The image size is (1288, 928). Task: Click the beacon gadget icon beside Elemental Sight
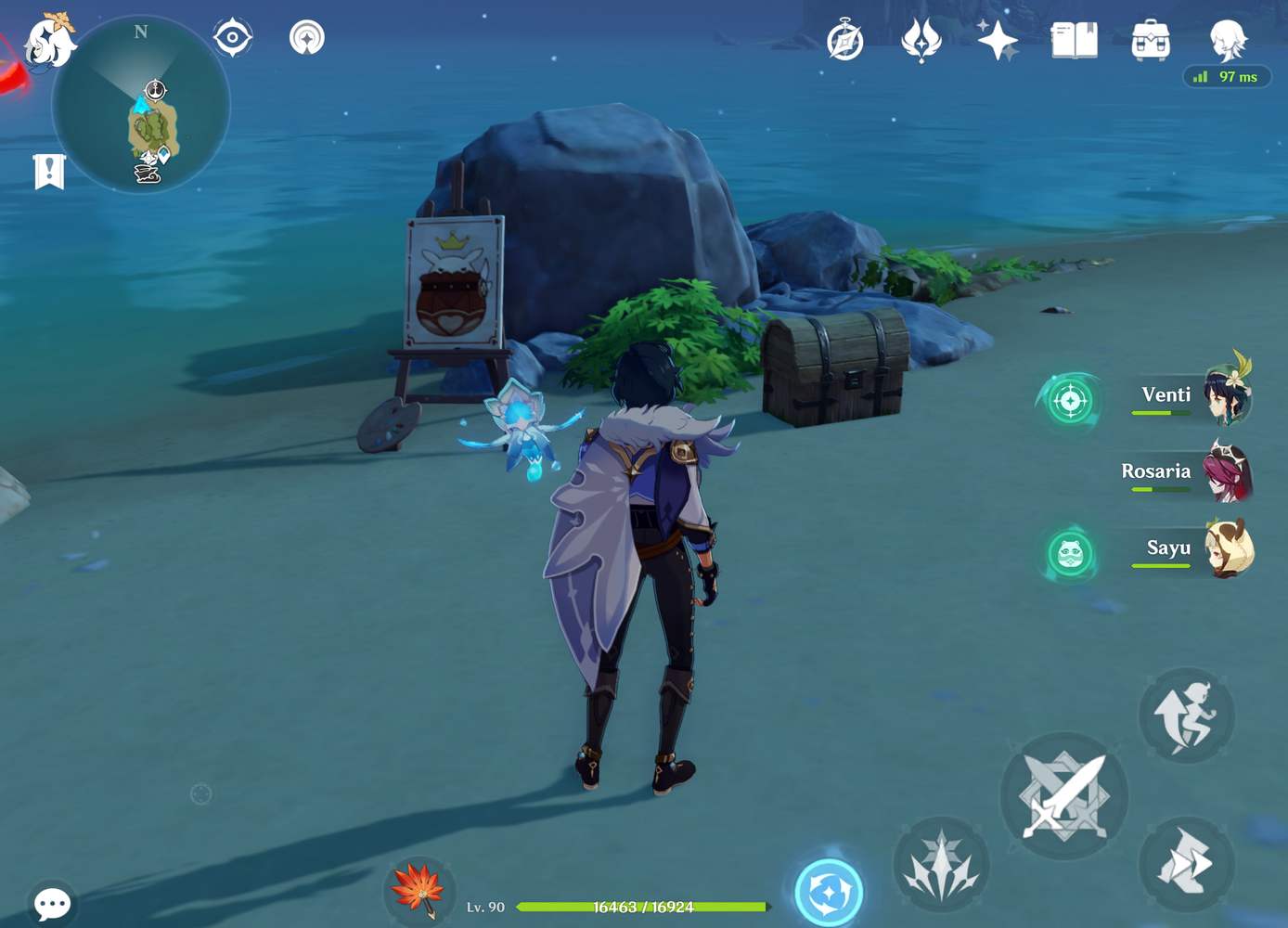[x=306, y=38]
